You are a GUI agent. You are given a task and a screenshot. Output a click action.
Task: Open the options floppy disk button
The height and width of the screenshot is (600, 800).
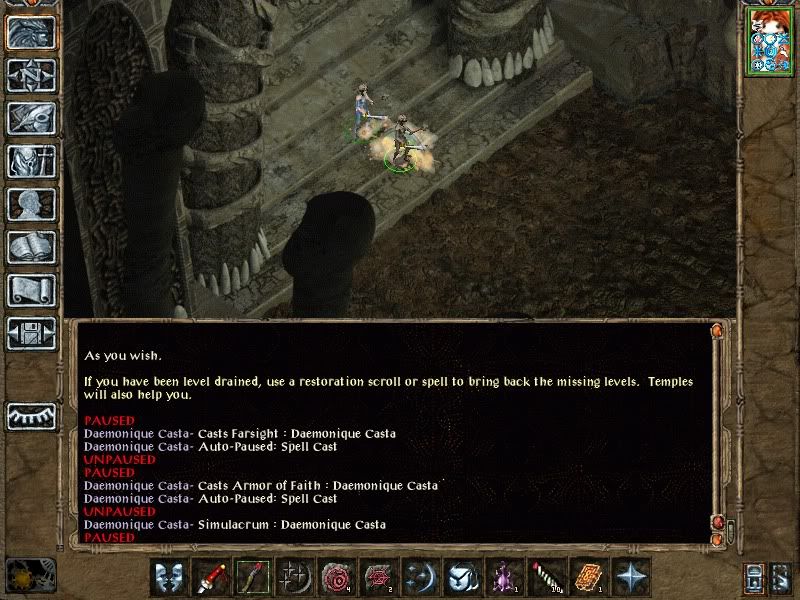pyautogui.click(x=31, y=334)
